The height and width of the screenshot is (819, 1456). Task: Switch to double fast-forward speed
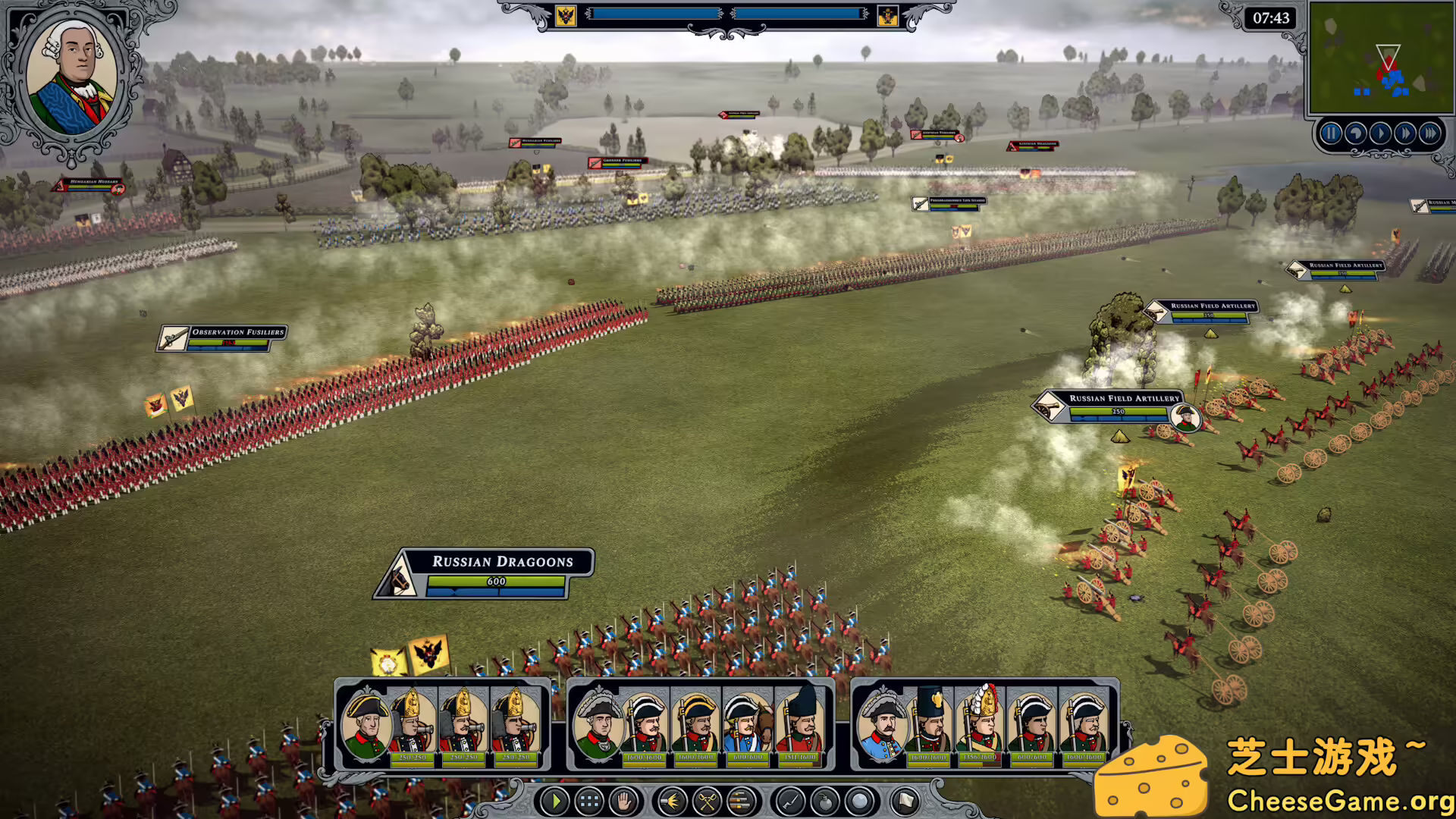(1404, 134)
